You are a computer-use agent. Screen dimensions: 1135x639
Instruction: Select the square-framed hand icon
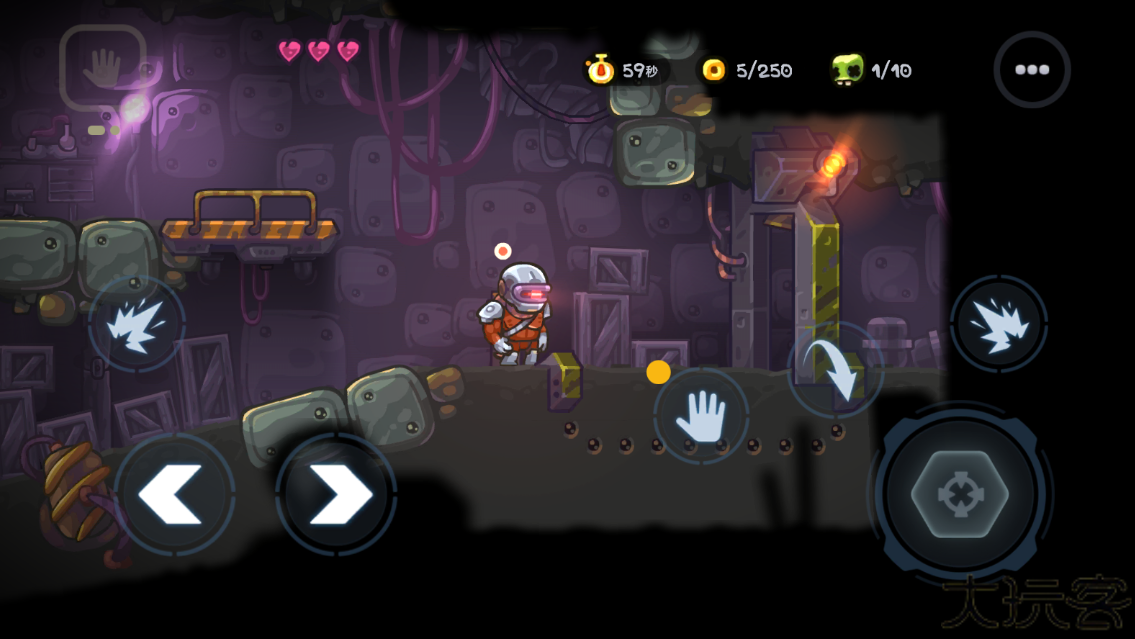coord(103,67)
